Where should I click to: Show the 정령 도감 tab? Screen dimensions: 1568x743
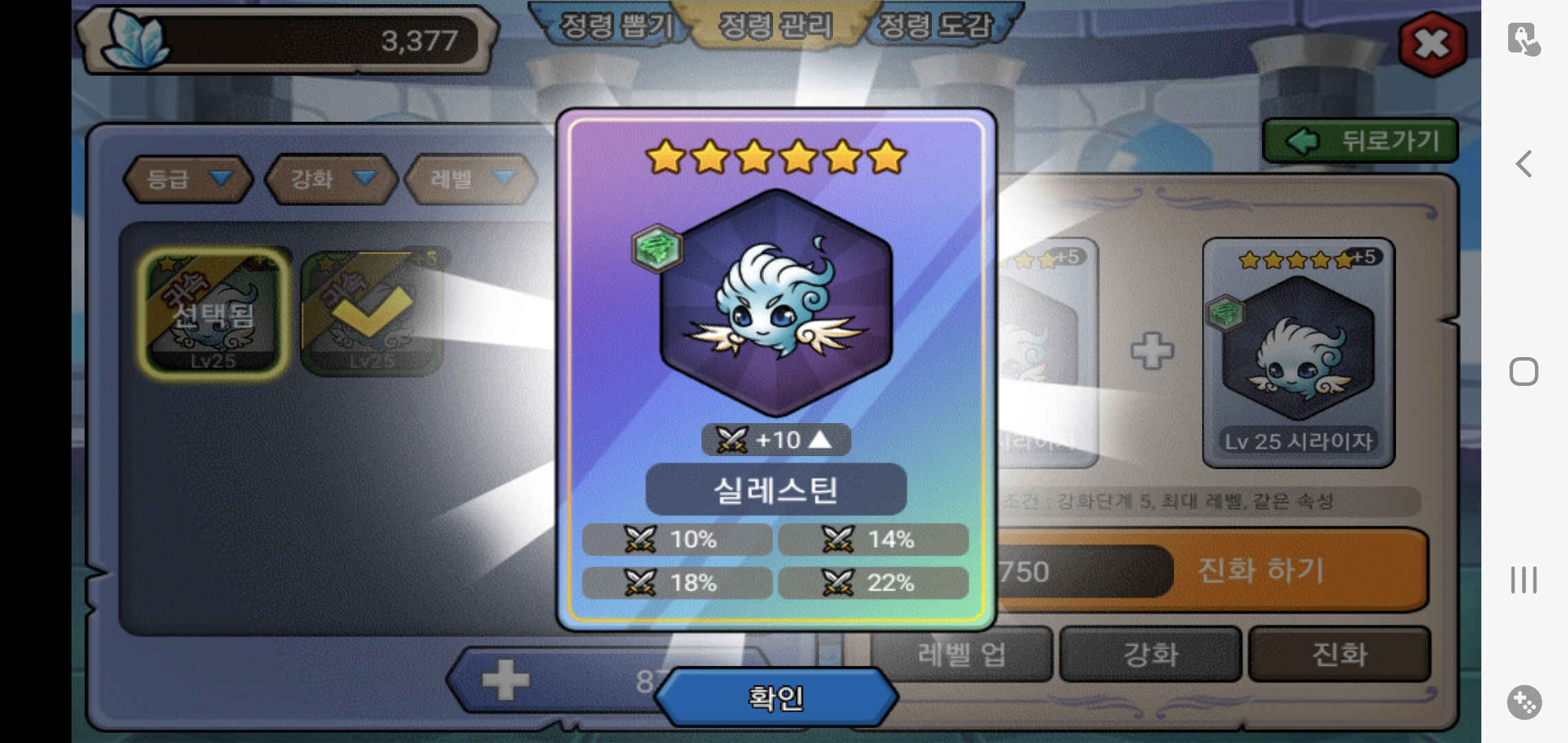(x=936, y=26)
